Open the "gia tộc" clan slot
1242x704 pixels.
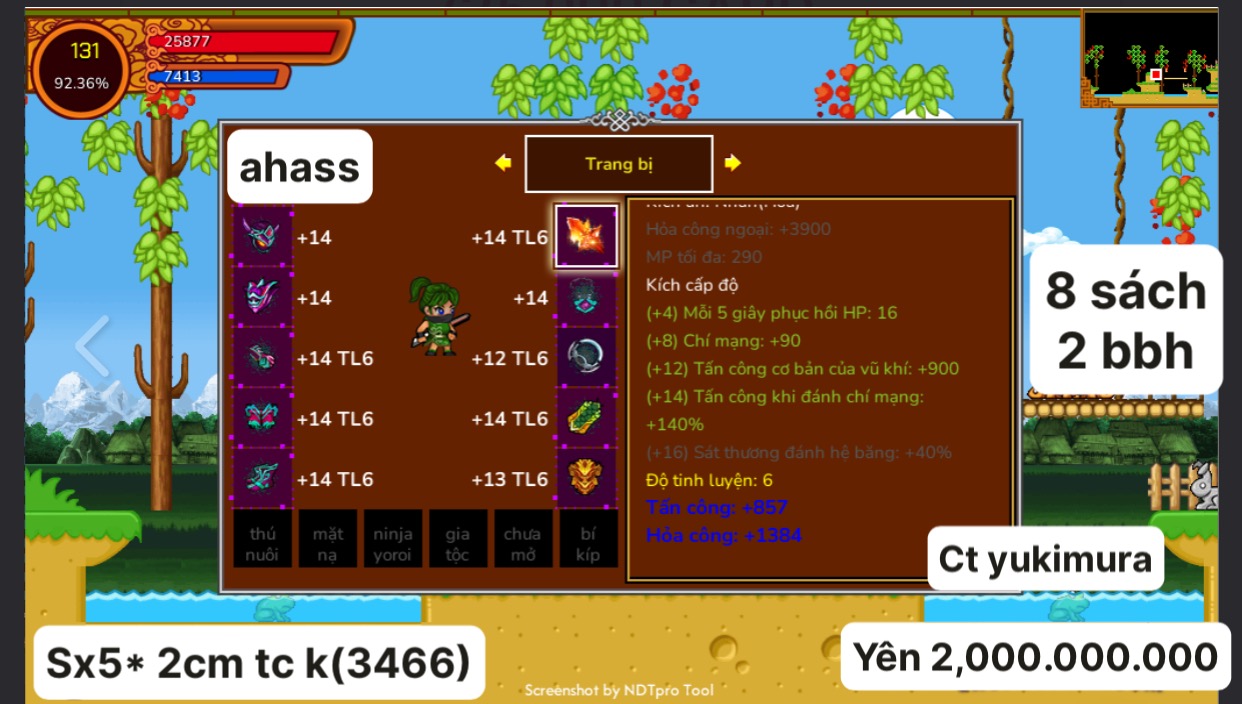click(x=457, y=540)
